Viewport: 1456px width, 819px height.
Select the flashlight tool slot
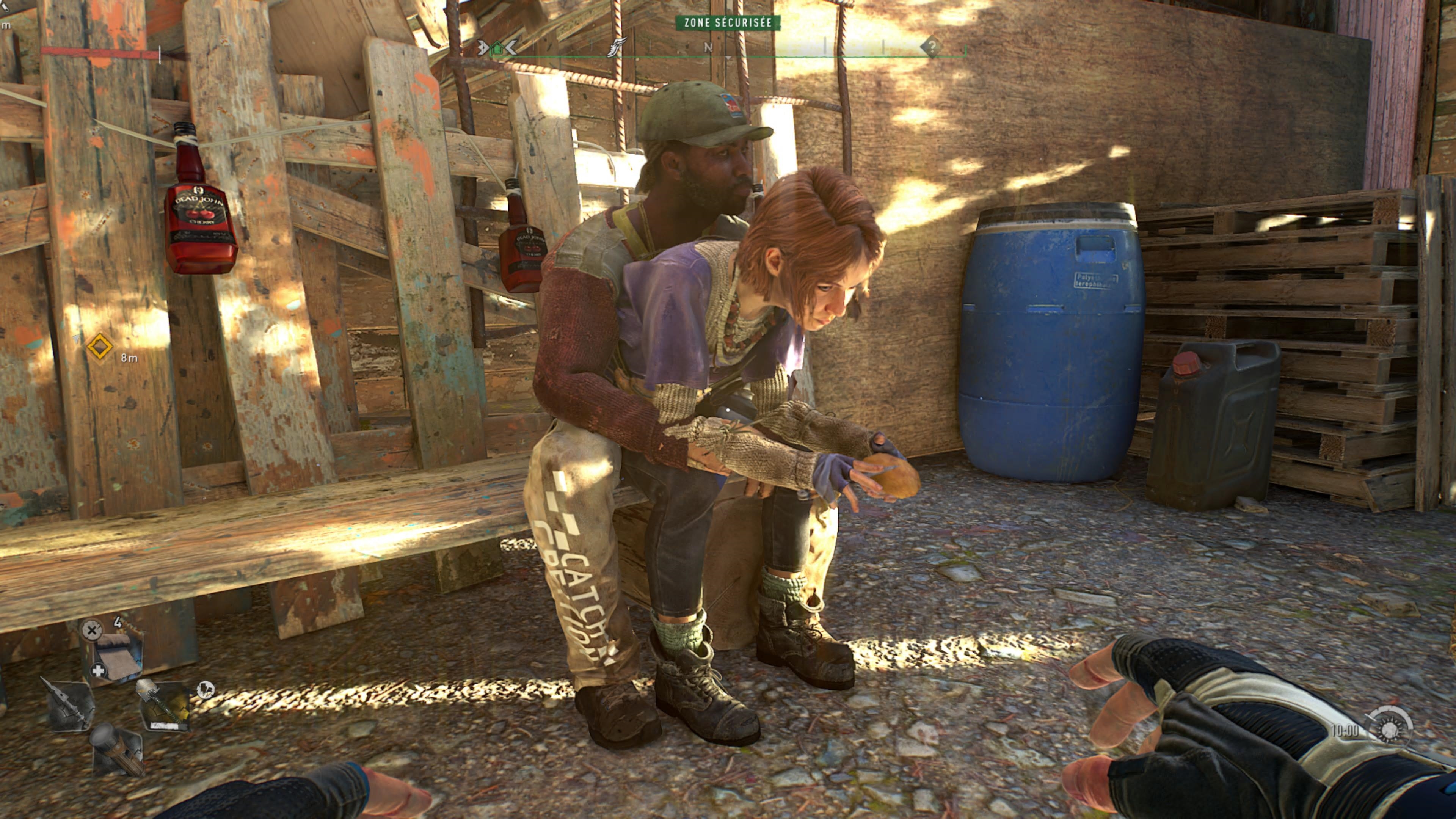click(116, 750)
